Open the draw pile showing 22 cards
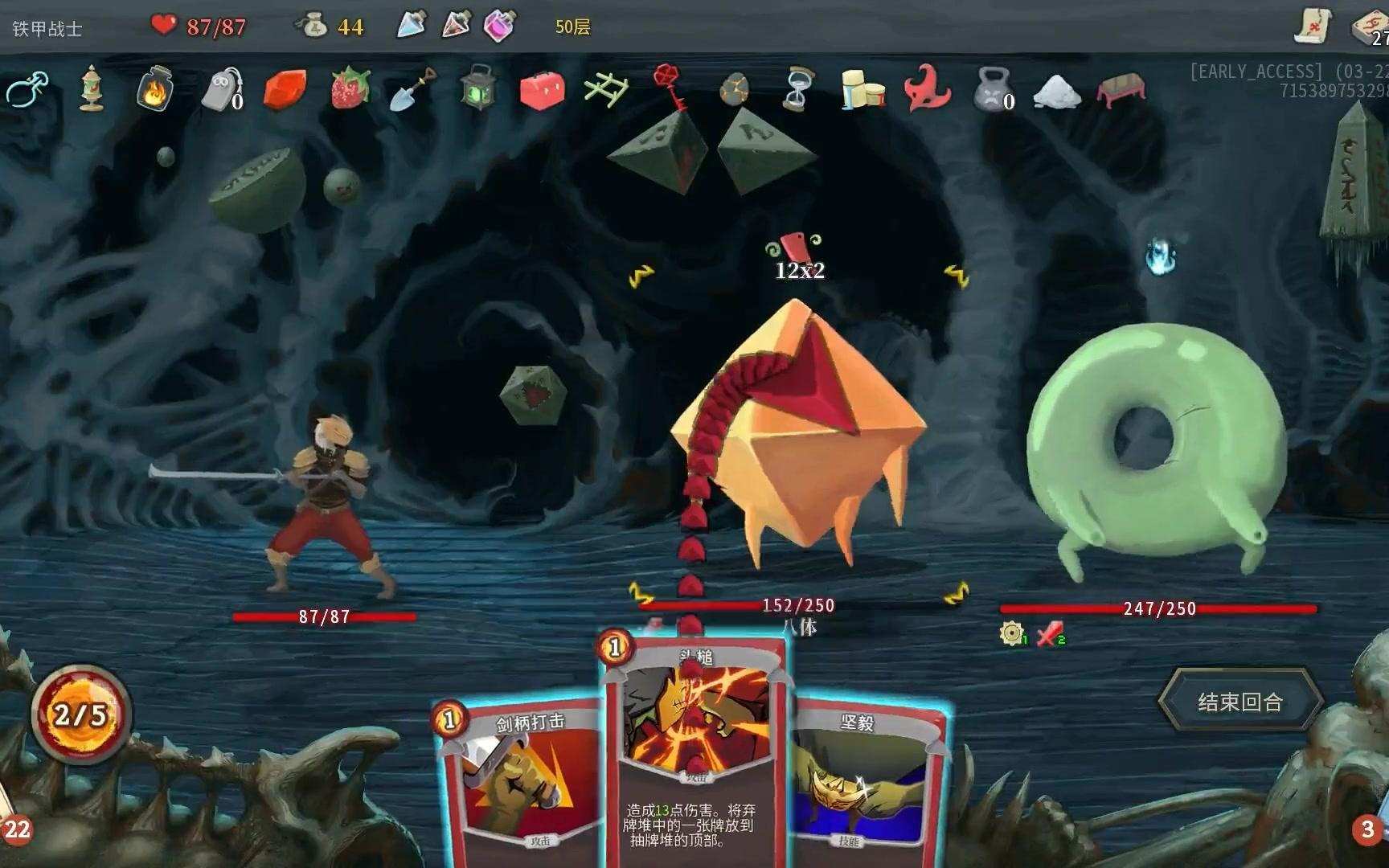The image size is (1389, 868). pos(16,828)
